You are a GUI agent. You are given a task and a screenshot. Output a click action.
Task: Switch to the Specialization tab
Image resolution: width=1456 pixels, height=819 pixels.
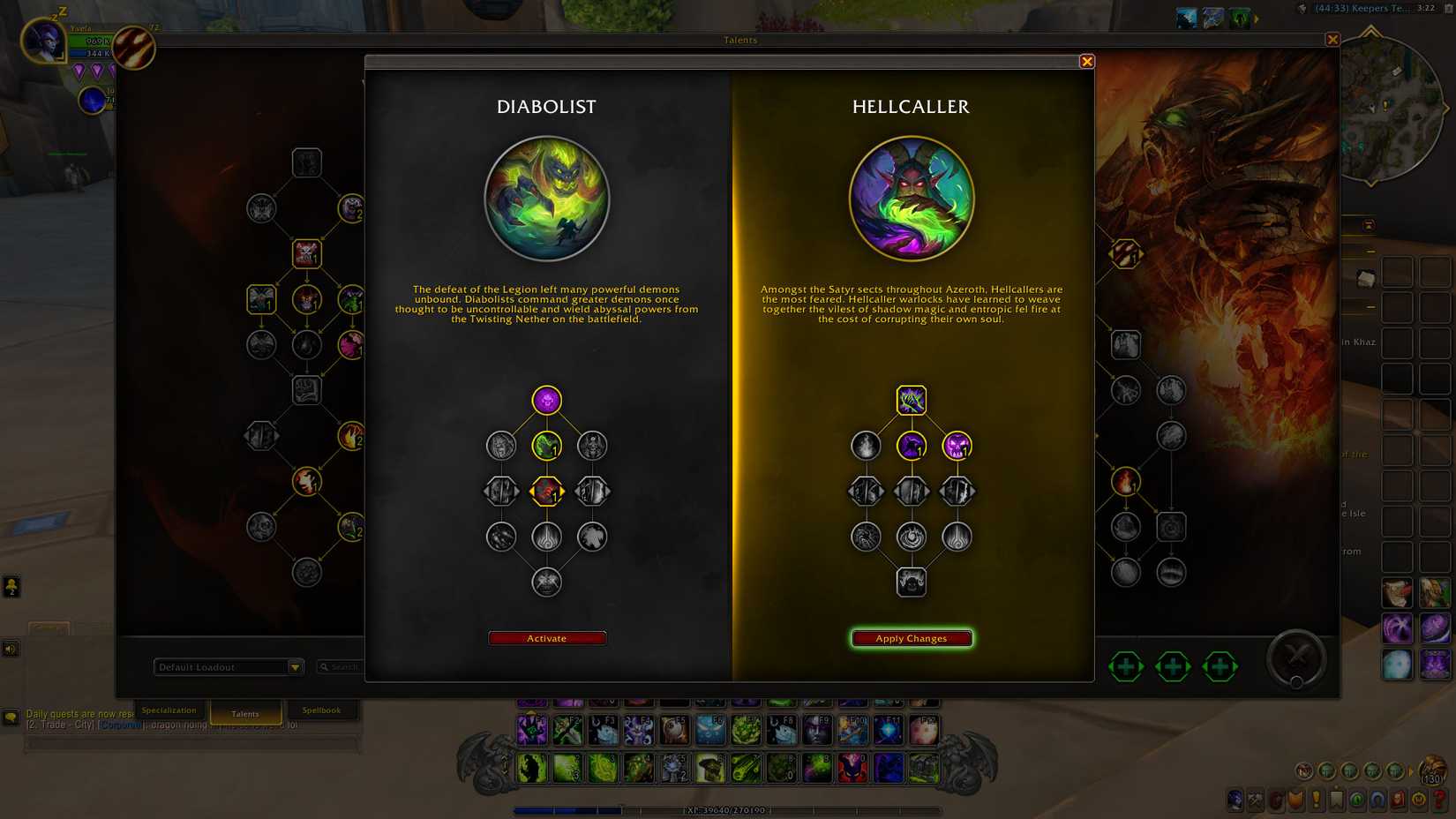click(169, 710)
